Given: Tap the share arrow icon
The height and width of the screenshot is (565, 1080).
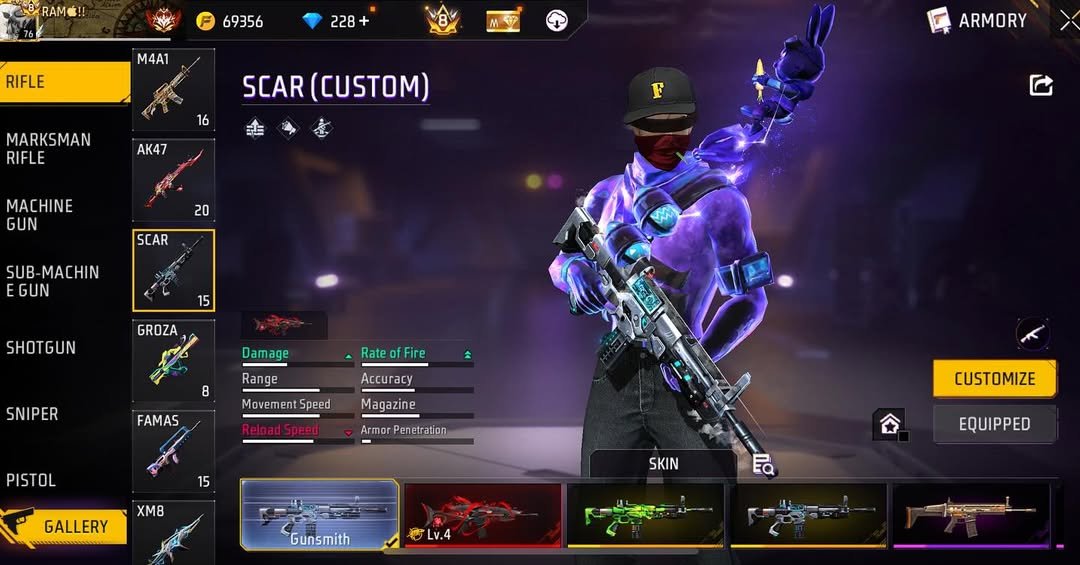Looking at the screenshot, I should [1041, 85].
